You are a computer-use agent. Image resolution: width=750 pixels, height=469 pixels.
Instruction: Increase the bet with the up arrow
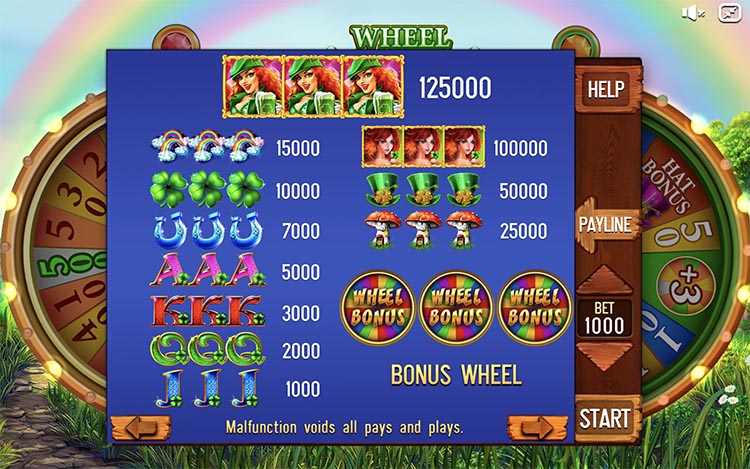(606, 281)
